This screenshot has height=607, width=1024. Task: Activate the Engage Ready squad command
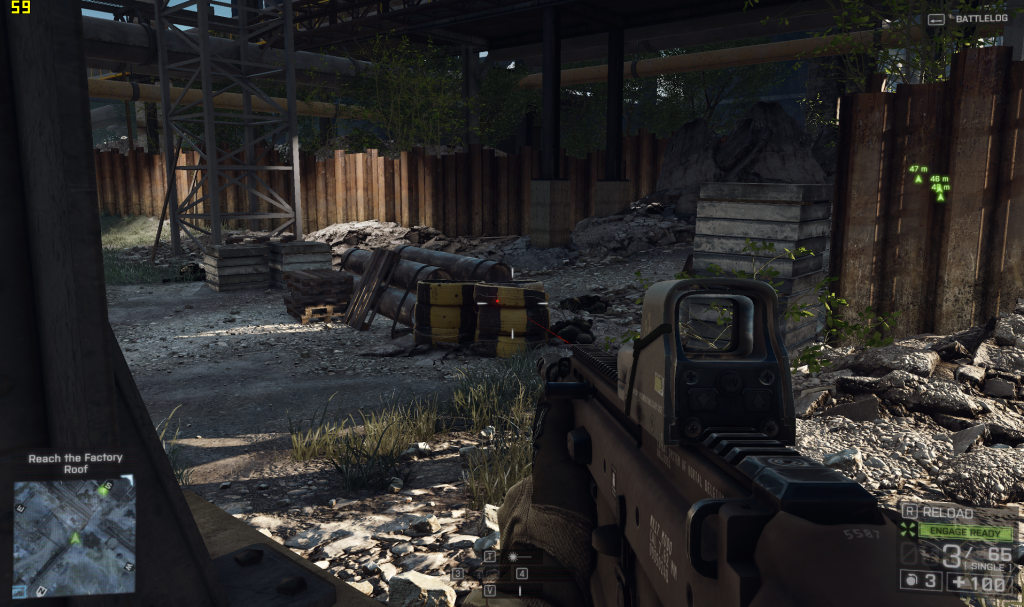(x=965, y=532)
